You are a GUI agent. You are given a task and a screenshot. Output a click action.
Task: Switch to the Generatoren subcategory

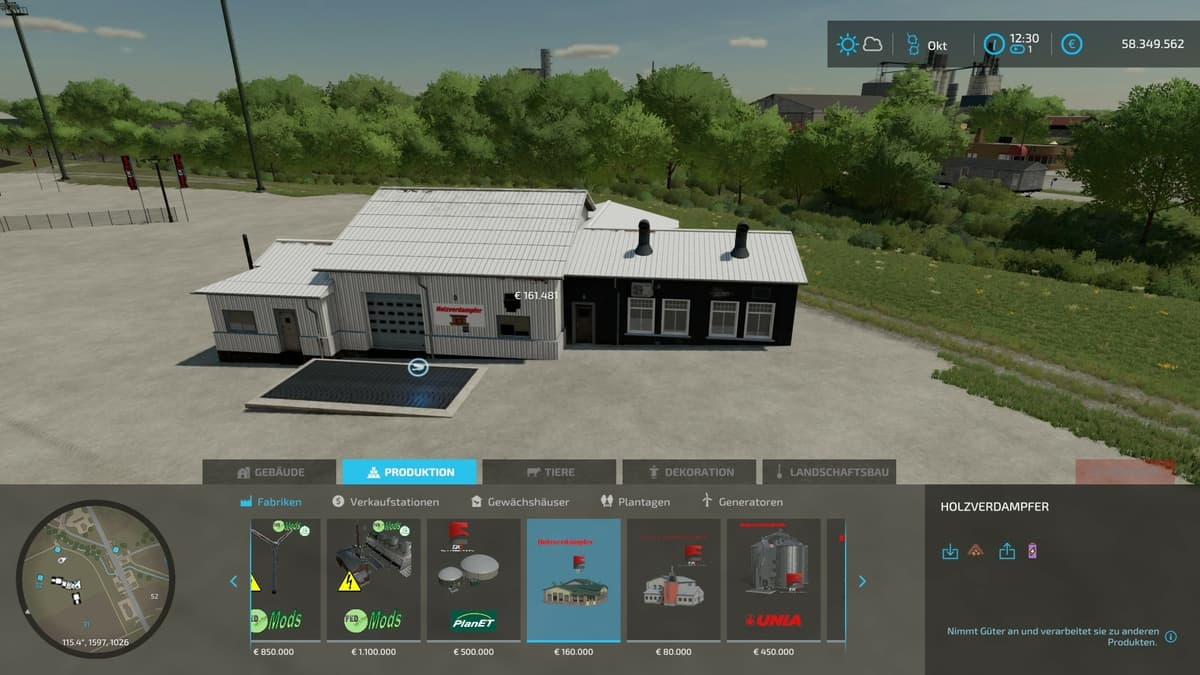click(x=743, y=502)
